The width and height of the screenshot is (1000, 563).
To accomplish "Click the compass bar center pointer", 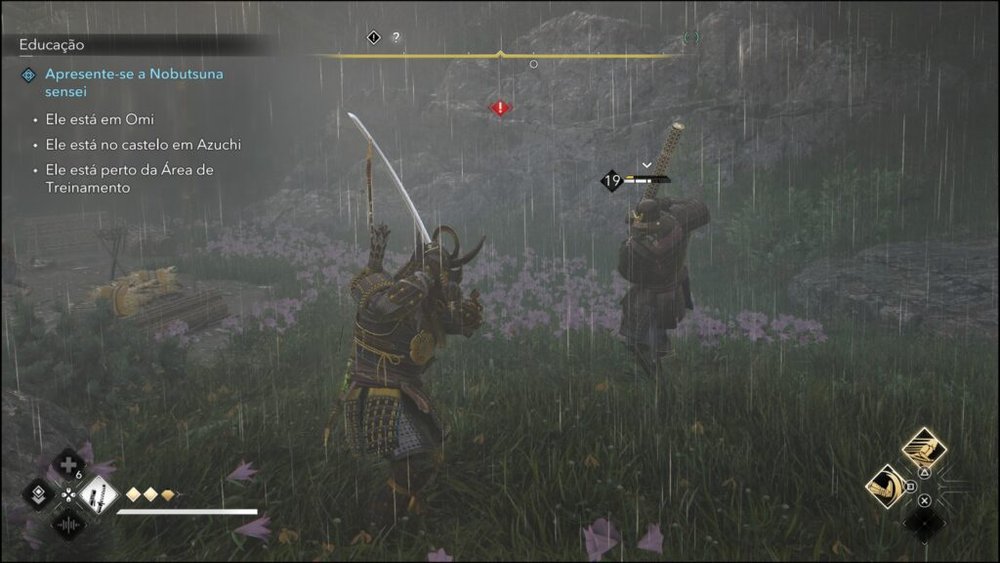I will click(x=500, y=54).
